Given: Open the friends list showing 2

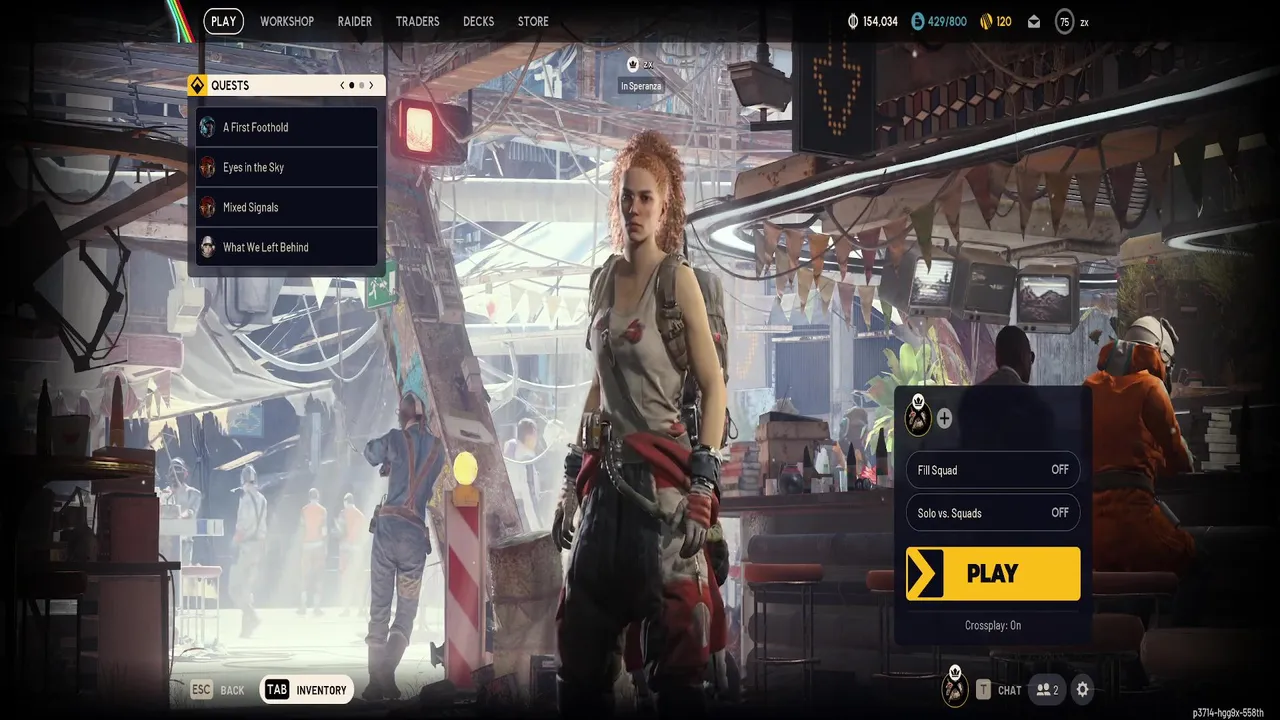Looking at the screenshot, I should [x=1047, y=690].
